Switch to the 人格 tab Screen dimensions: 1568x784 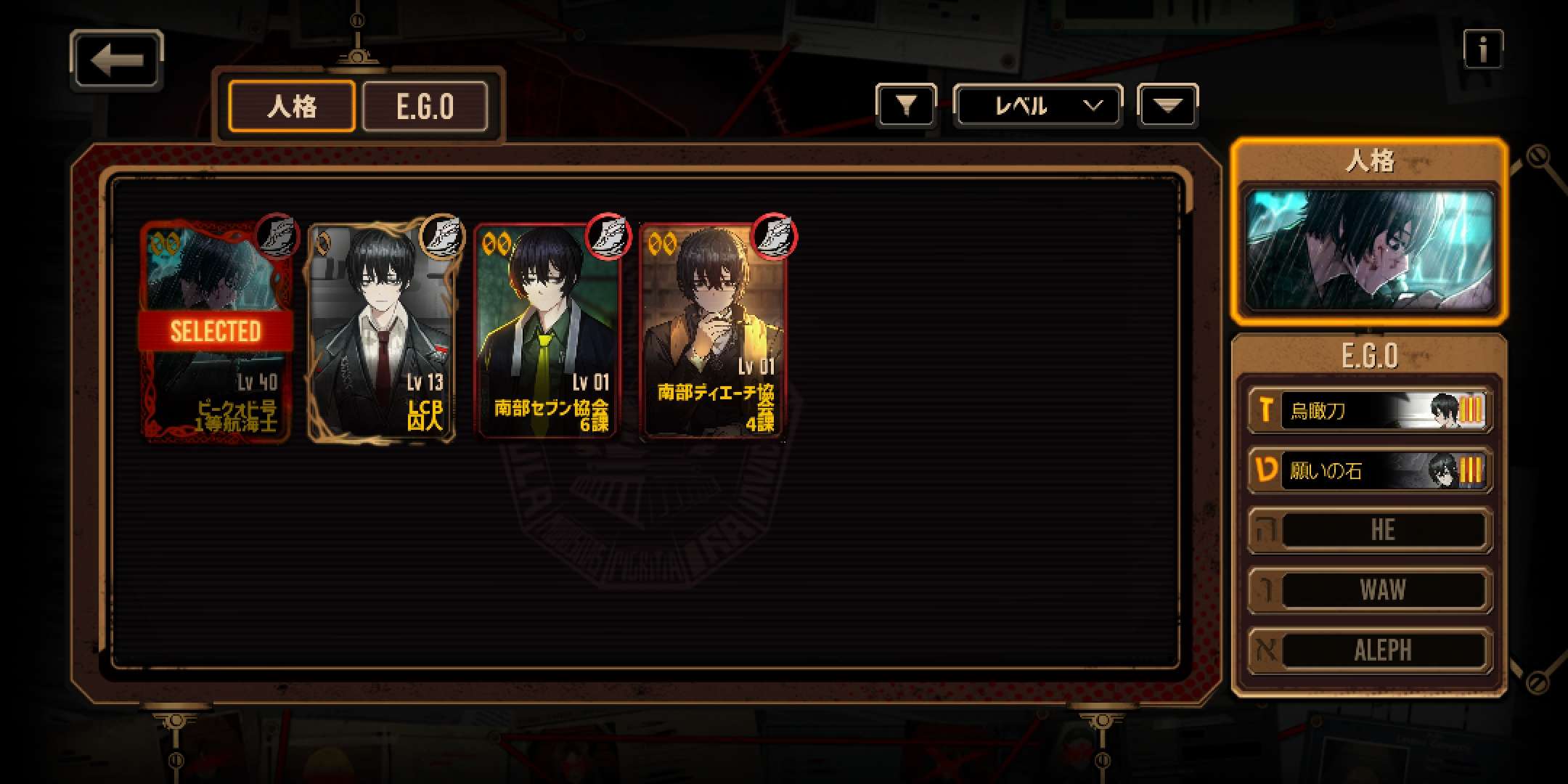pos(292,107)
